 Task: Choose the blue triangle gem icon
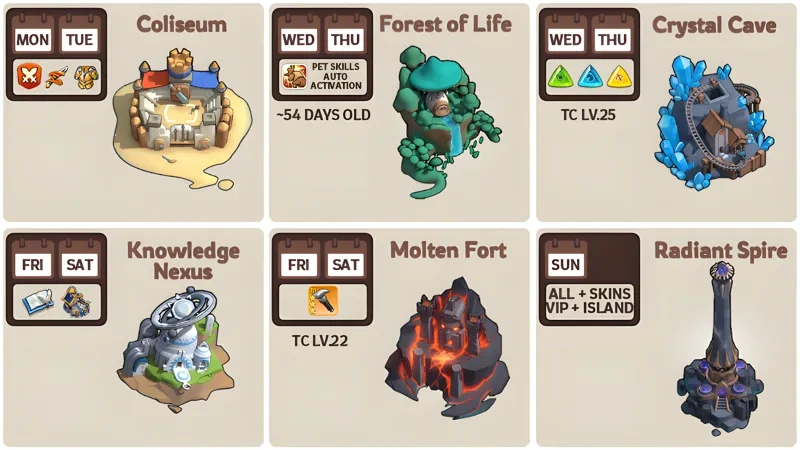(590, 75)
